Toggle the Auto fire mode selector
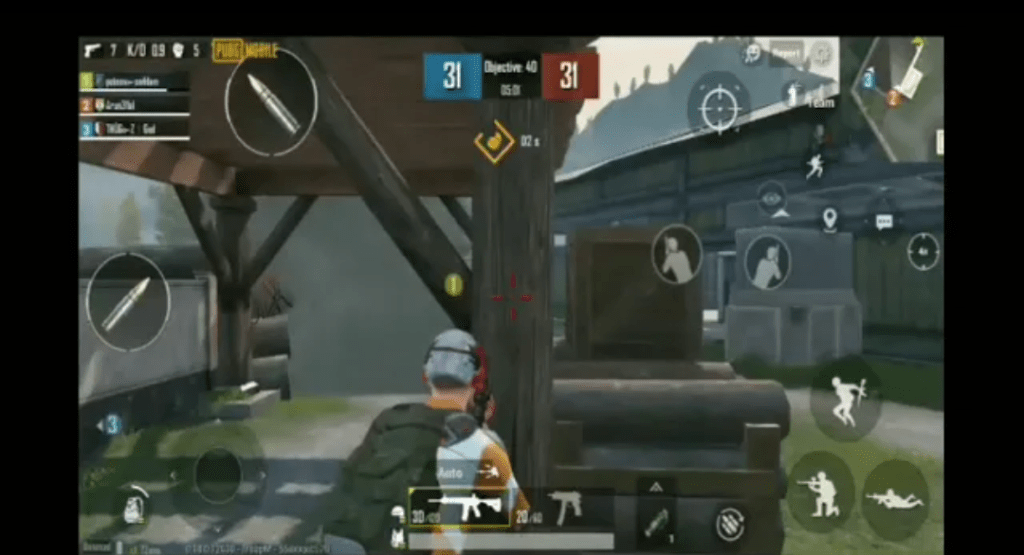This screenshot has height=555, width=1024. click(456, 473)
